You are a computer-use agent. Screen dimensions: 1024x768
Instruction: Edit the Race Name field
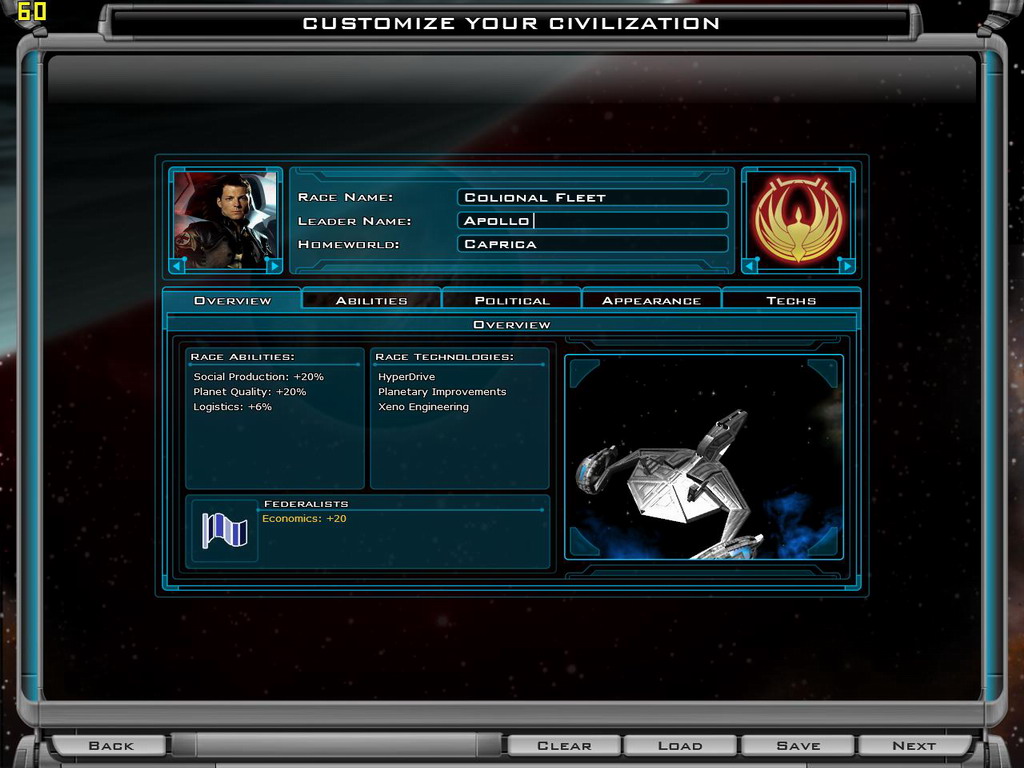592,198
